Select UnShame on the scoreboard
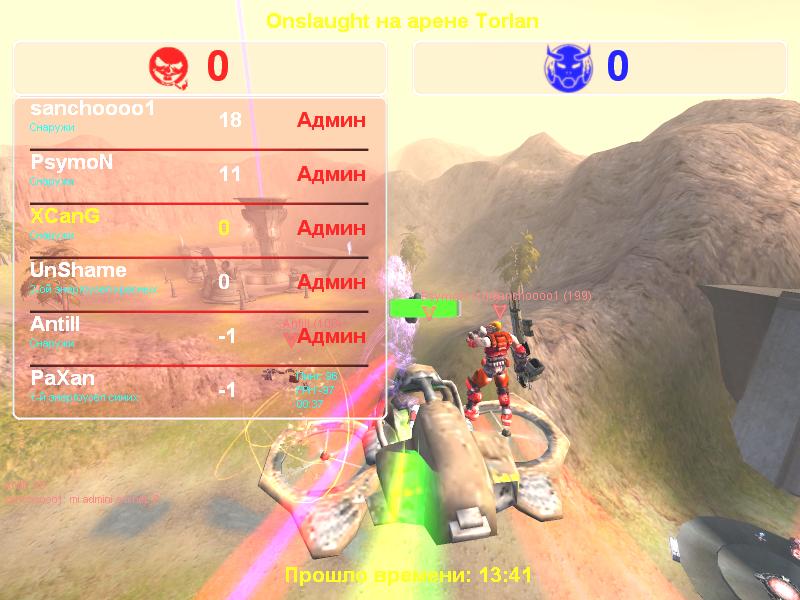Image resolution: width=800 pixels, height=600 pixels. coord(78,271)
